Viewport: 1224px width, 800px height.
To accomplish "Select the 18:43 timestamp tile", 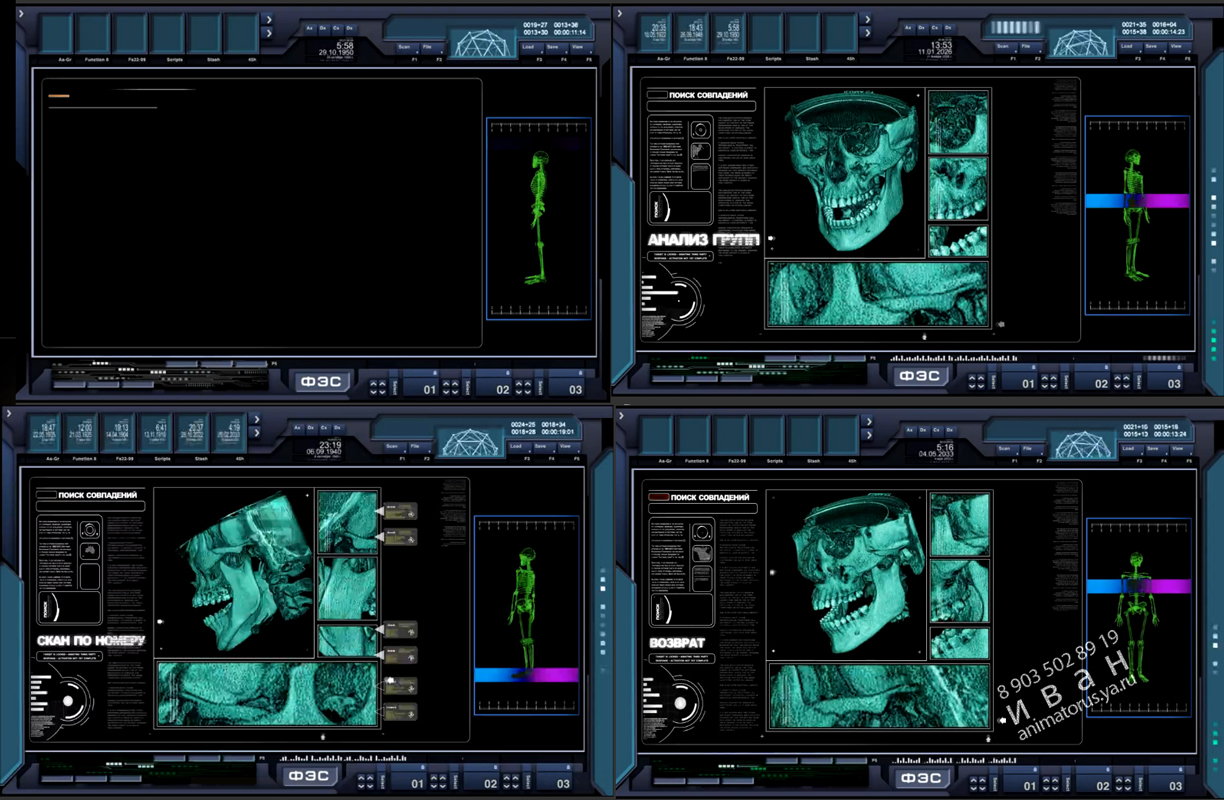I will point(696,32).
